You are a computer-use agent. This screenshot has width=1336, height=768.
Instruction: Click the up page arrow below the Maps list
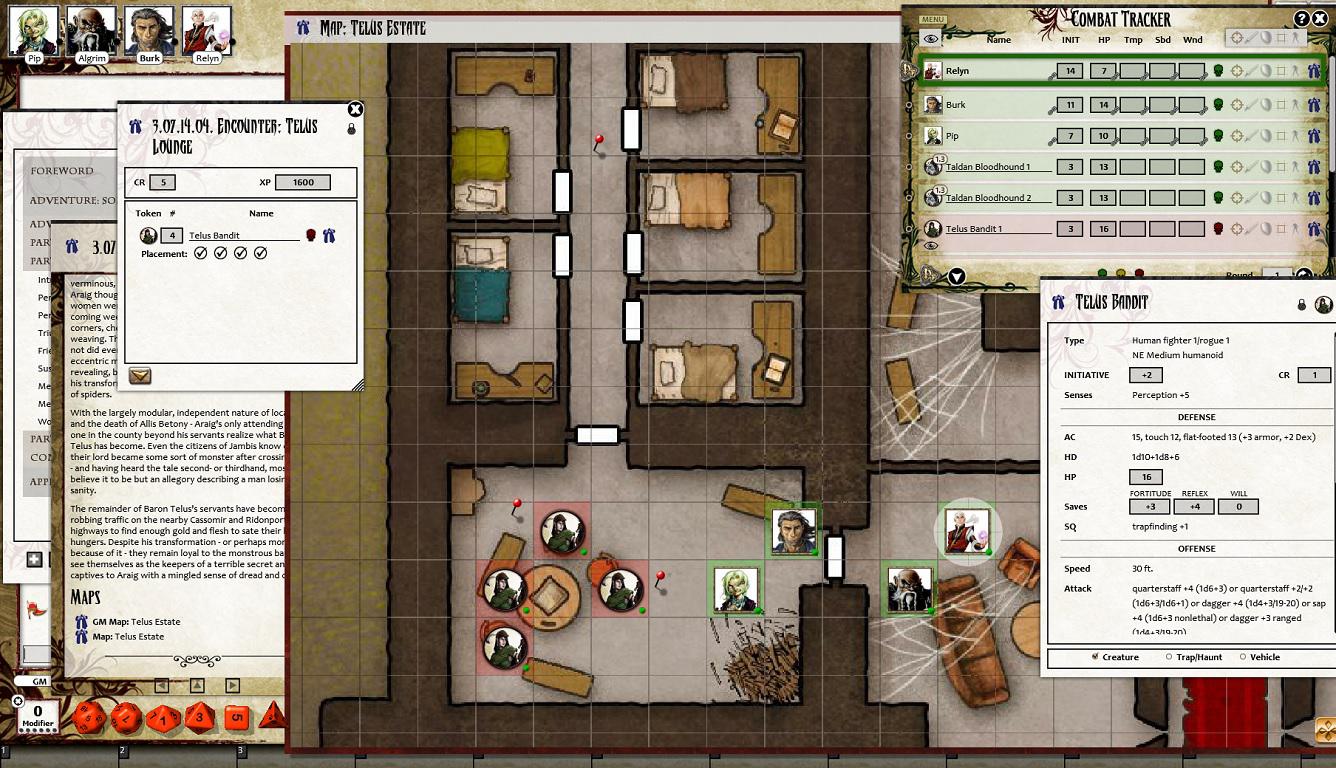pos(197,686)
